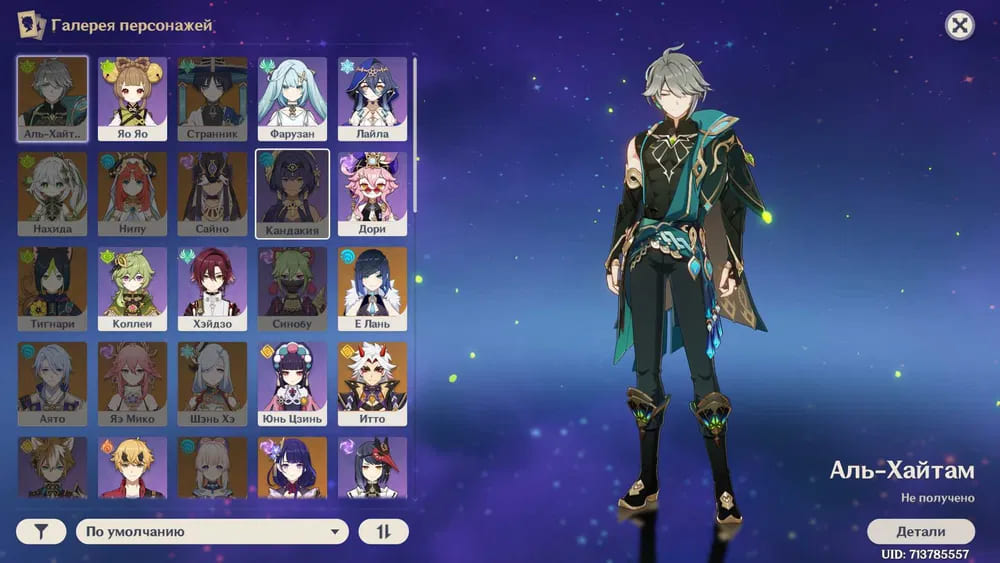The height and width of the screenshot is (563, 1000).
Task: Open the По умолчанию sort dropdown
Action: pyautogui.click(x=212, y=531)
